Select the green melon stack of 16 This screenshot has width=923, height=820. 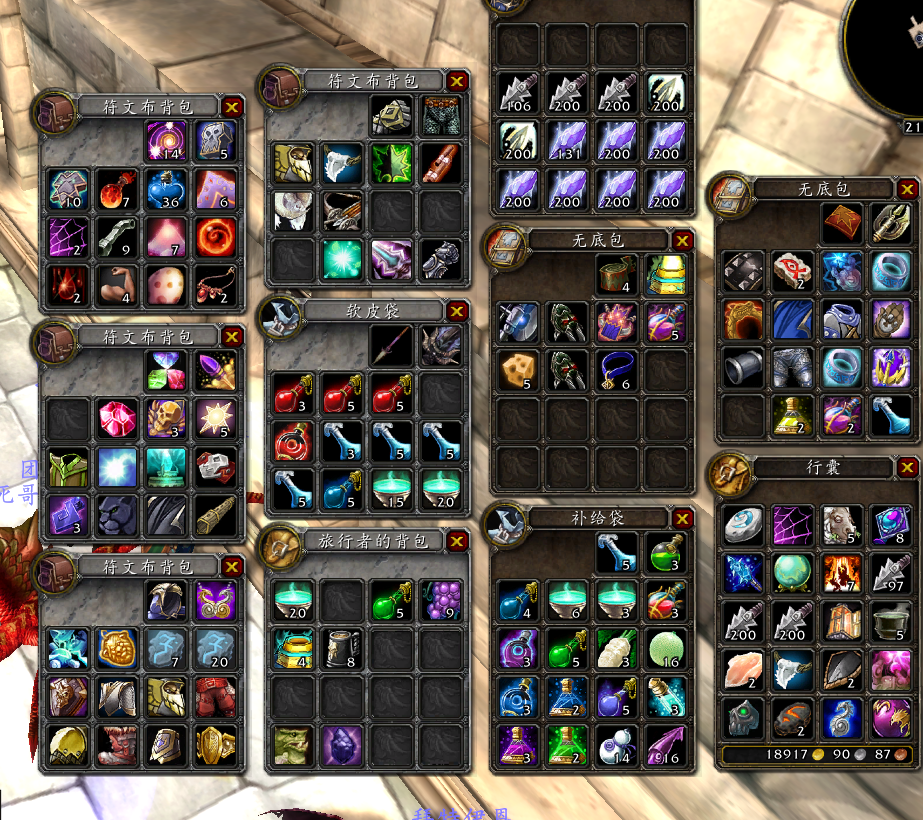point(664,648)
